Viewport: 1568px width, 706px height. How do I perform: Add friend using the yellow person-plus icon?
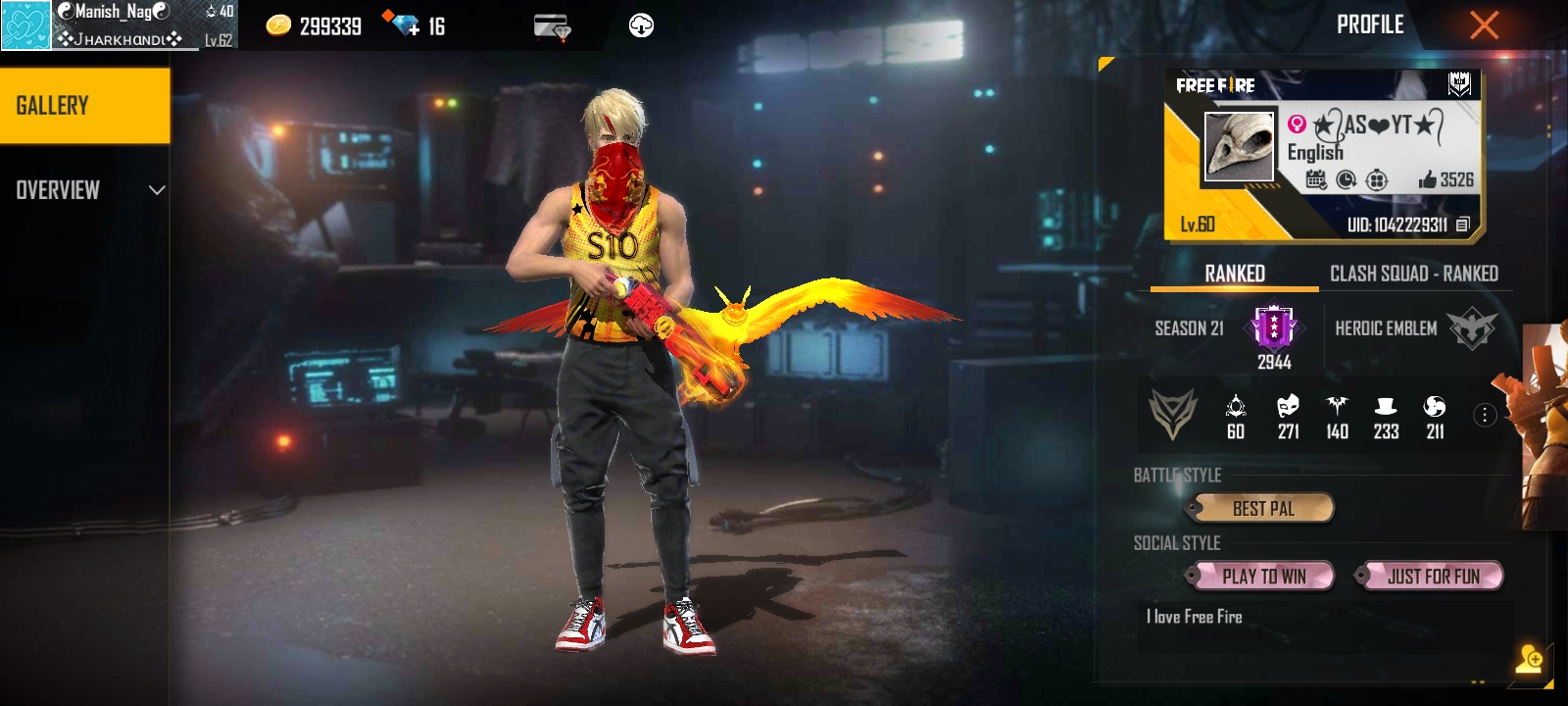pyautogui.click(x=1529, y=660)
